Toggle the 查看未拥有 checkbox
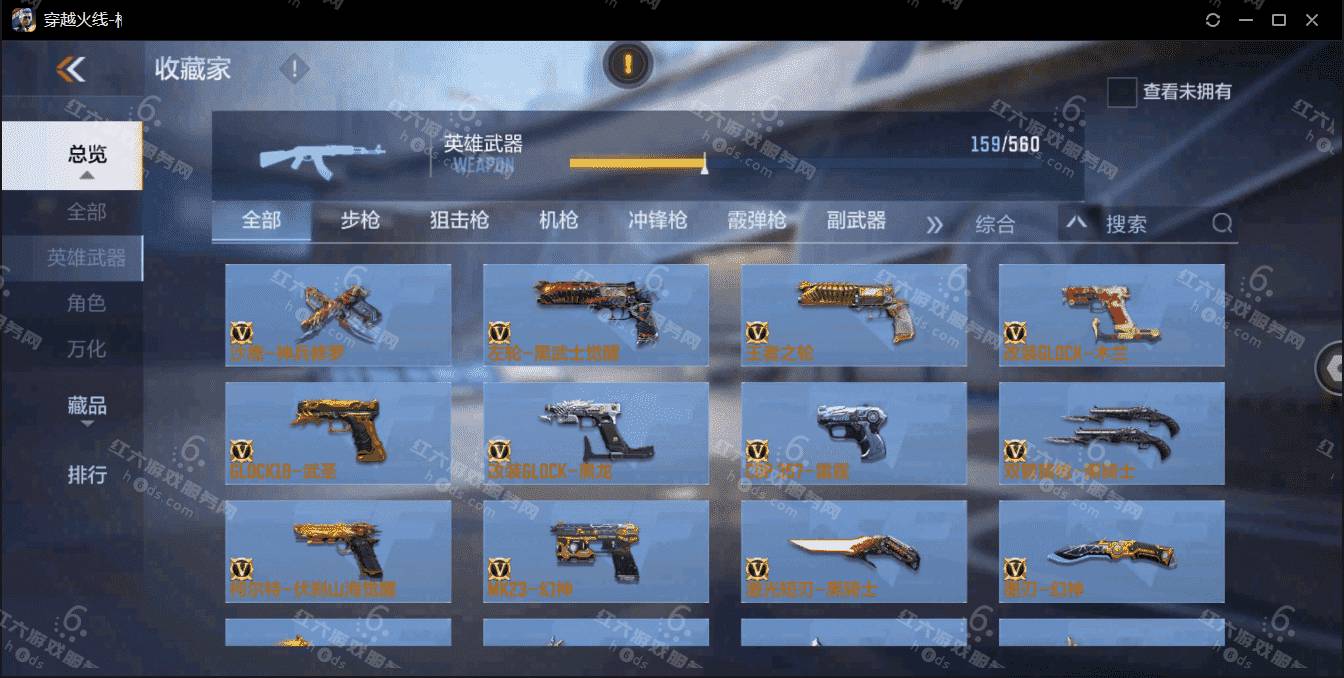Screen dimensions: 1344x678 pos(1122,92)
